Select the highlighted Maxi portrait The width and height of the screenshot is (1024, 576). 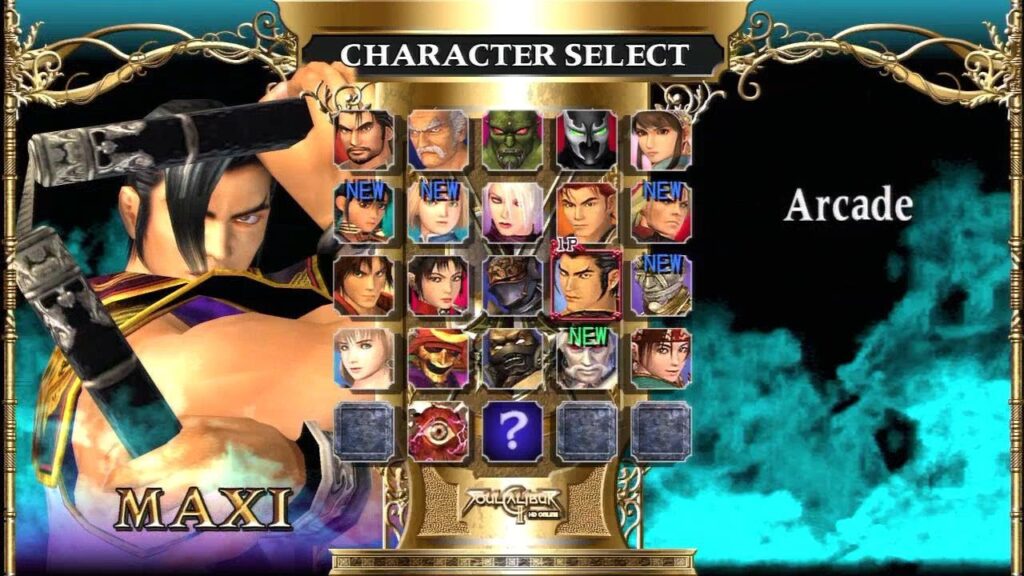[x=586, y=285]
